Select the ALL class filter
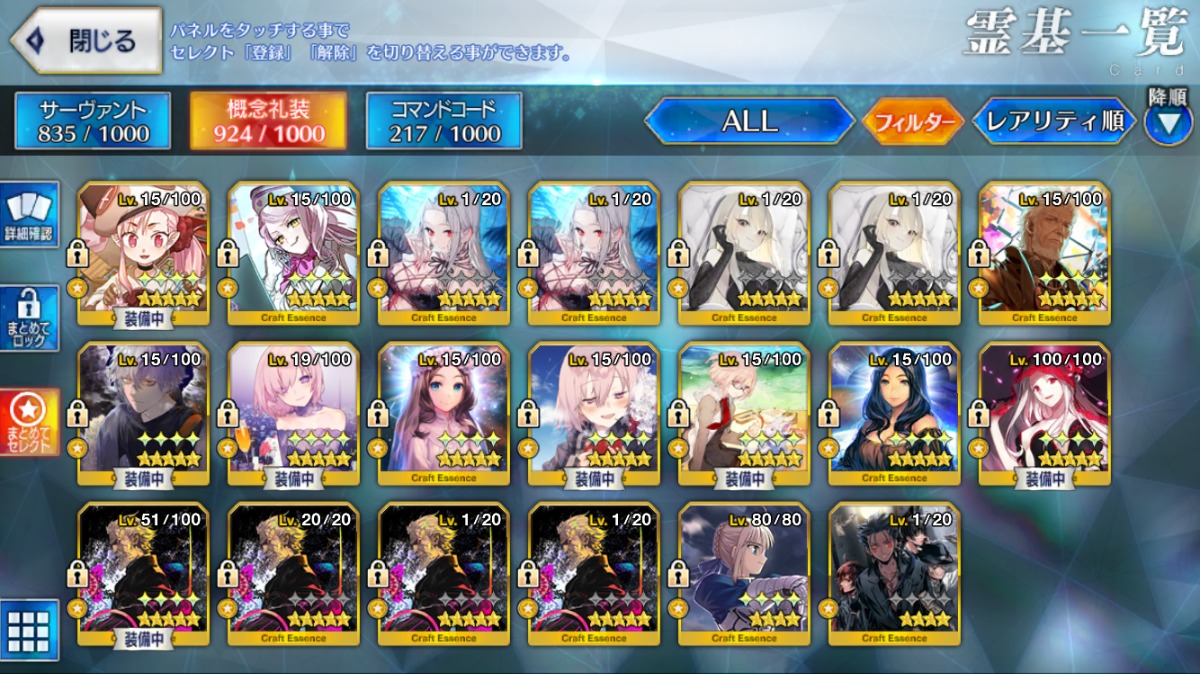 point(748,121)
